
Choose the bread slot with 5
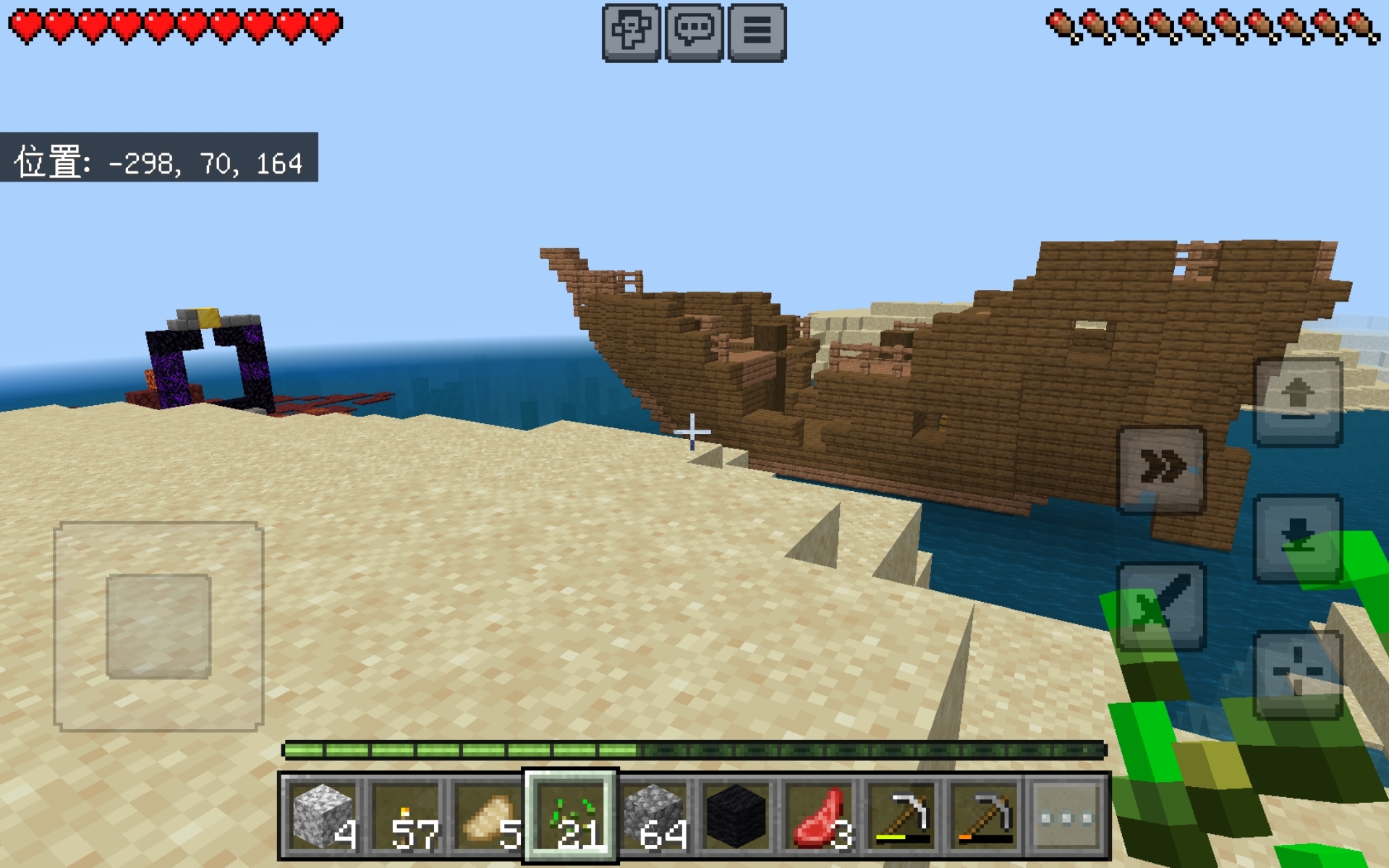tap(488, 817)
